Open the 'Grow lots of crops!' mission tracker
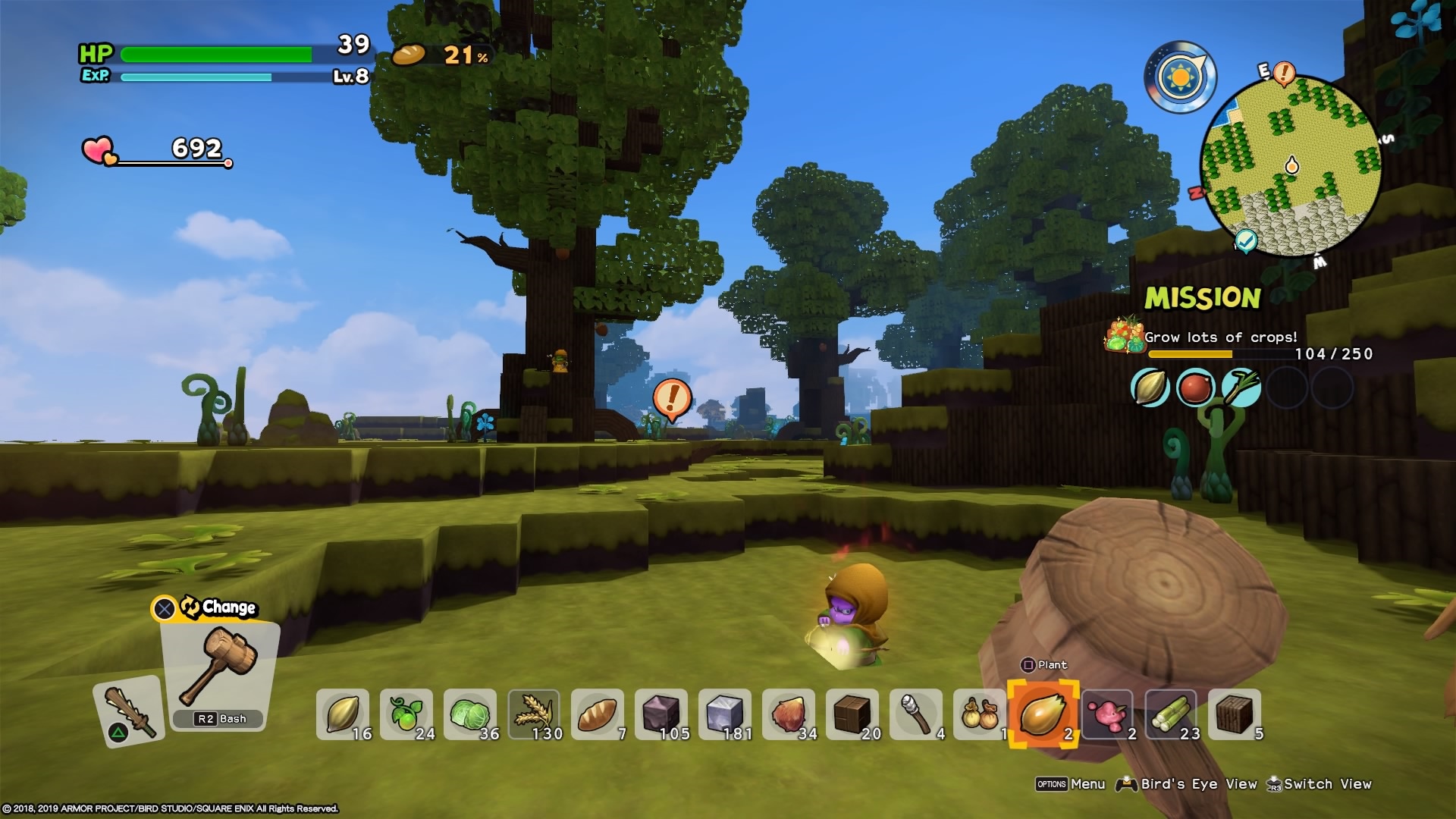 click(1221, 337)
